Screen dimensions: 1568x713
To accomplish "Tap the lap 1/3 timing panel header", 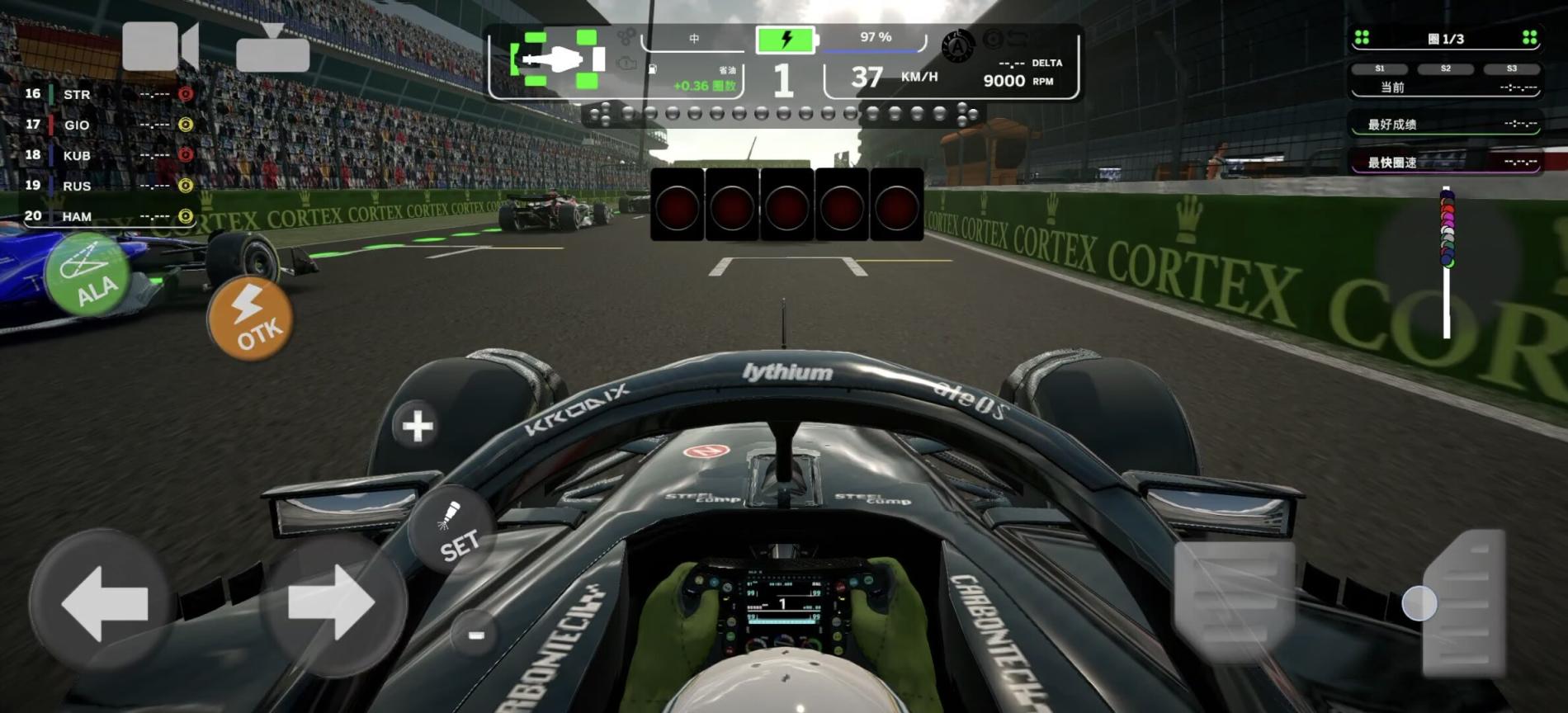I will point(1445,39).
